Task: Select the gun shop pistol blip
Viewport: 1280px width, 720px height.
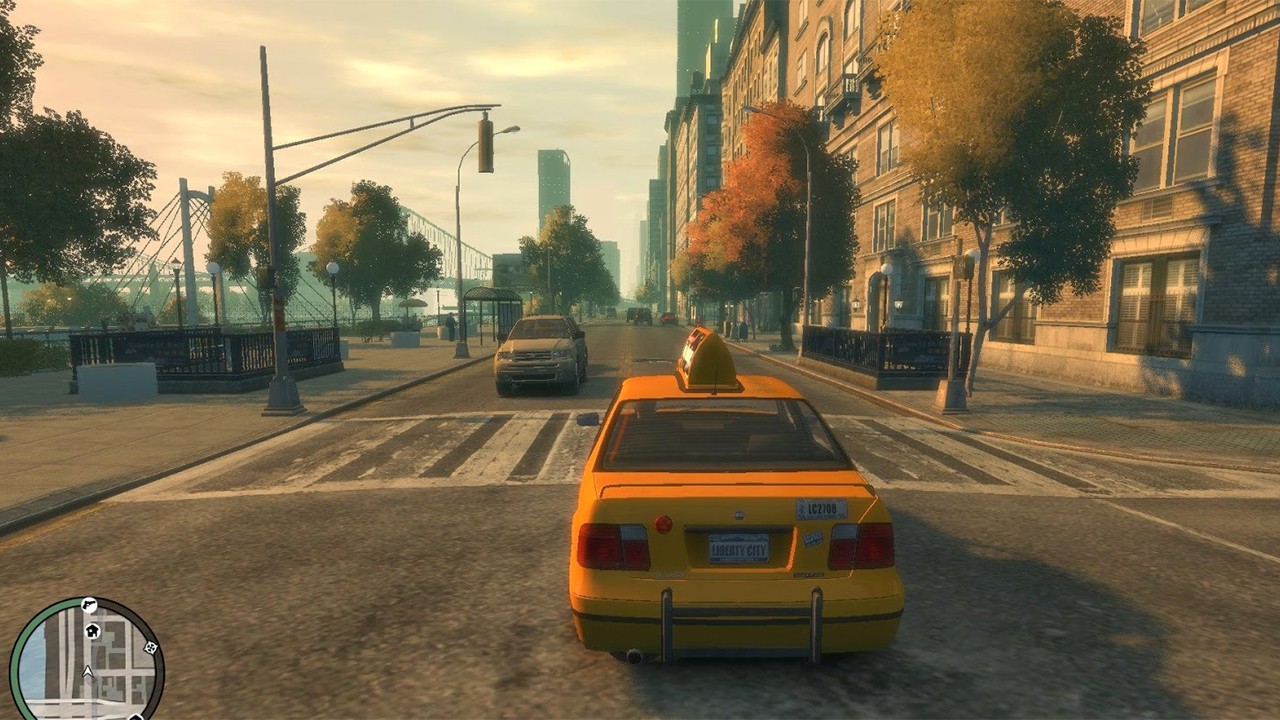Action: pyautogui.click(x=88, y=605)
